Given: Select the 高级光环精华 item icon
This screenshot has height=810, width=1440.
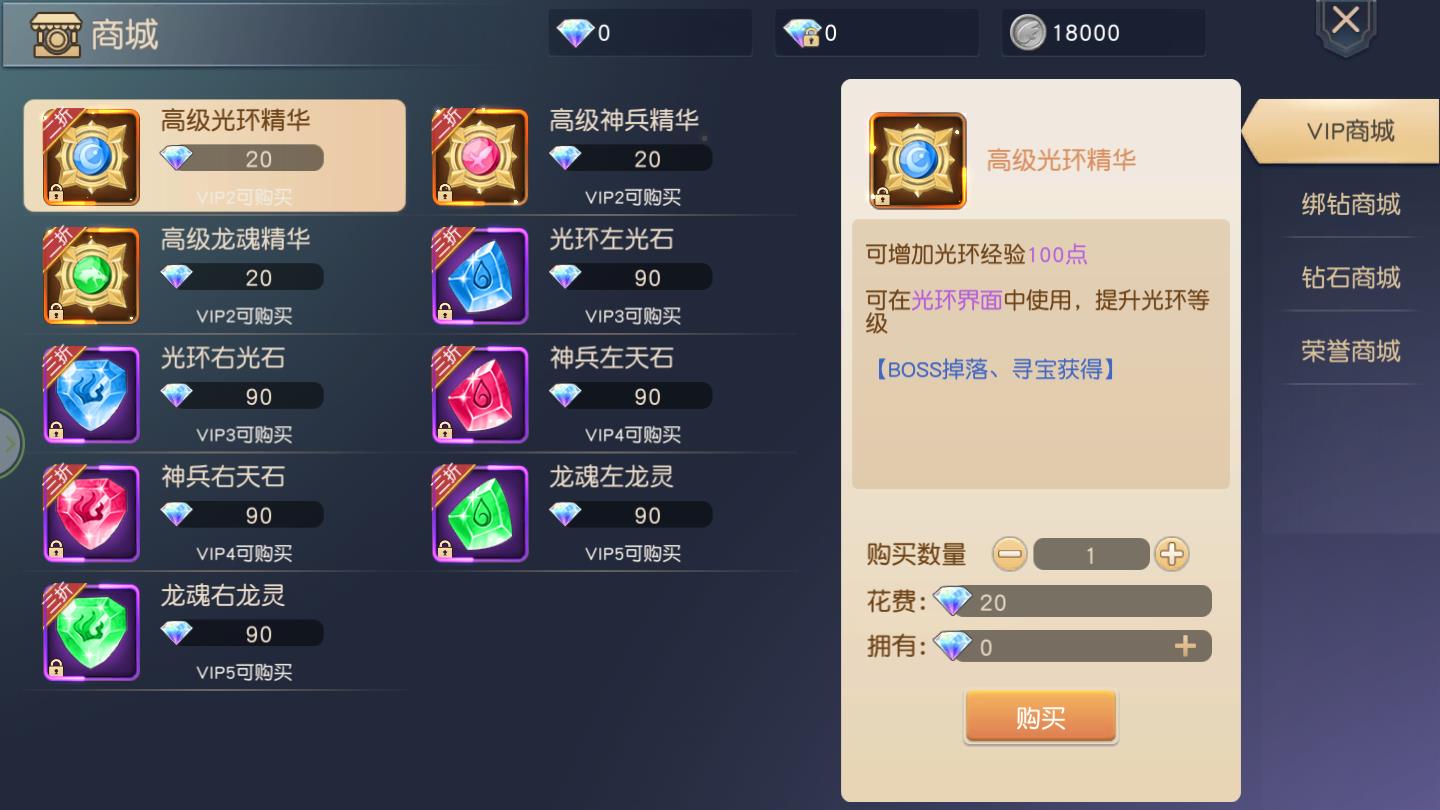Looking at the screenshot, I should coord(91,156).
